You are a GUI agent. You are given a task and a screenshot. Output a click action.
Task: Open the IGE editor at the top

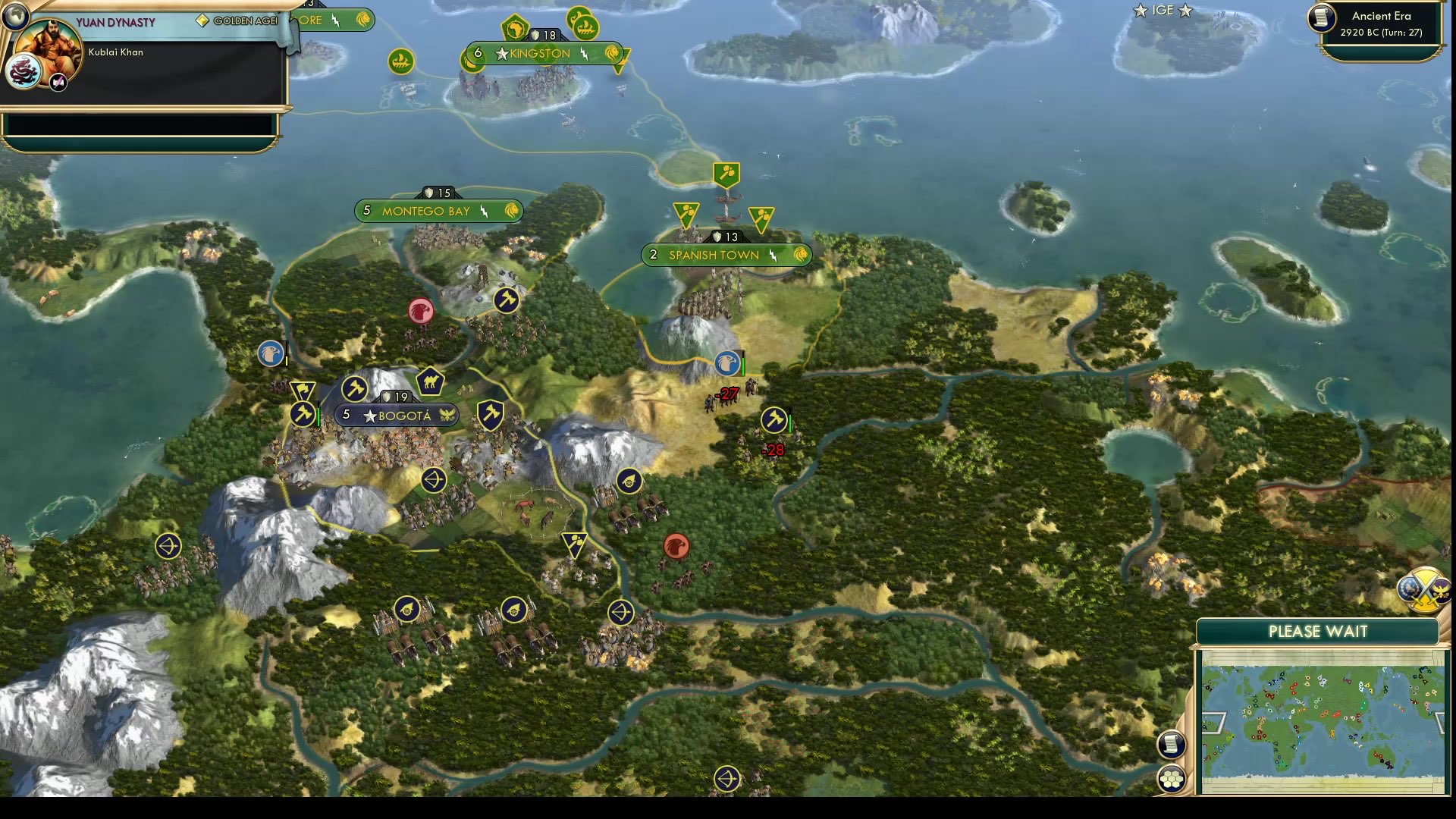[x=1163, y=11]
